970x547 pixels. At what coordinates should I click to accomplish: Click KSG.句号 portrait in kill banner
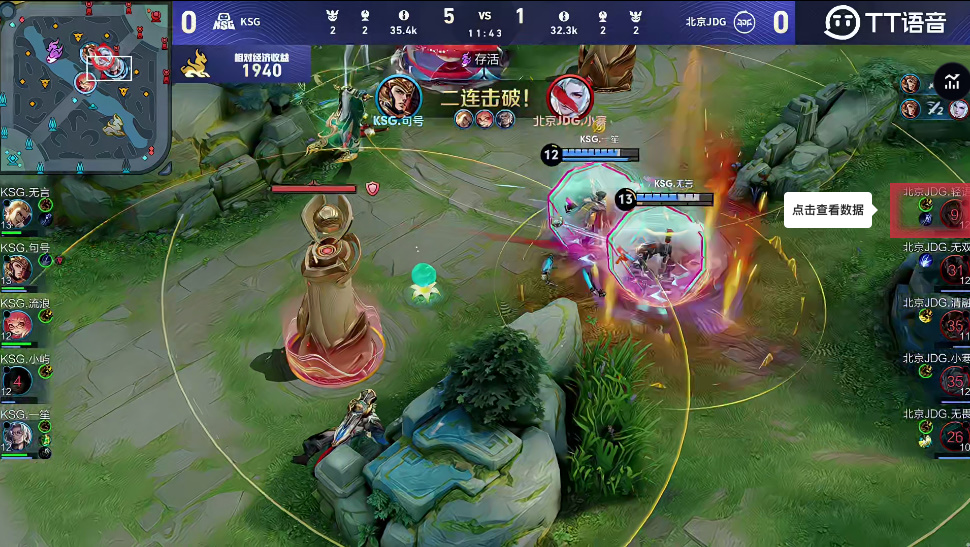[x=399, y=96]
